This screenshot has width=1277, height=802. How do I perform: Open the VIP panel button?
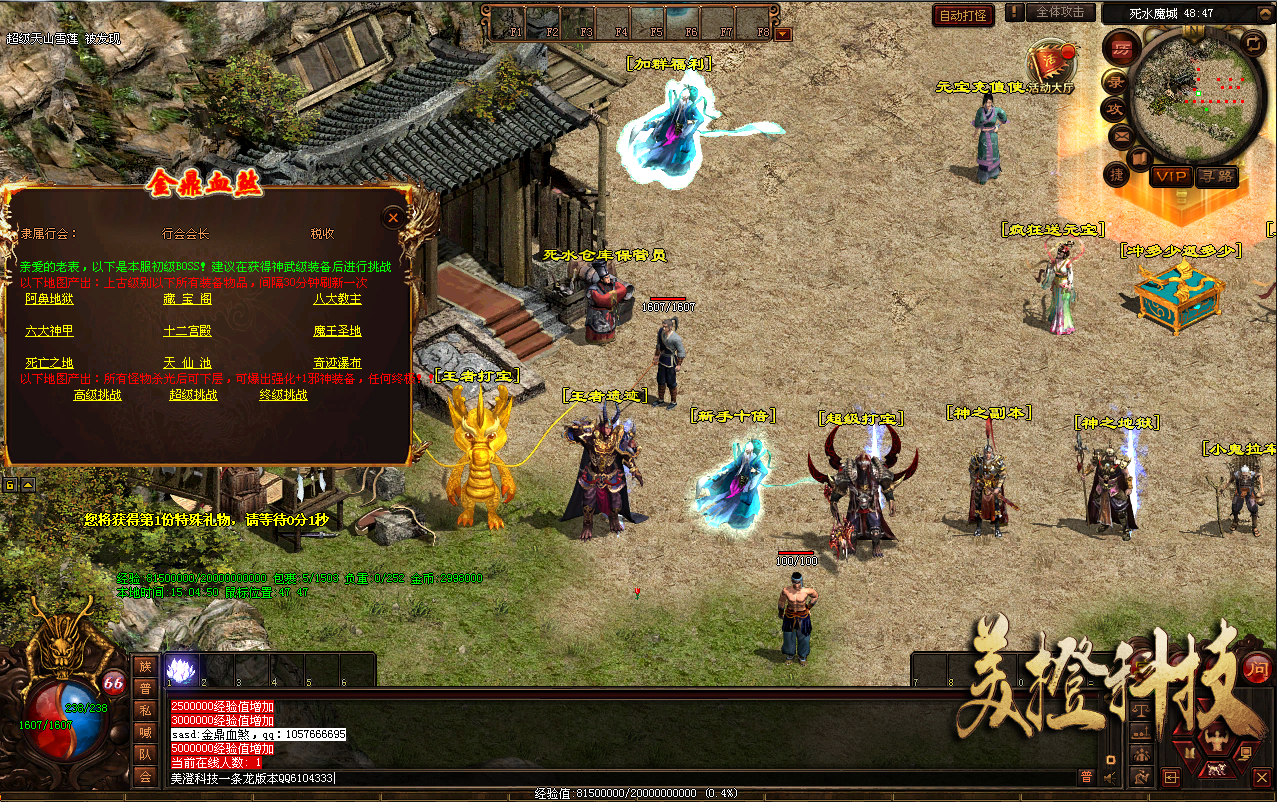[x=1169, y=177]
